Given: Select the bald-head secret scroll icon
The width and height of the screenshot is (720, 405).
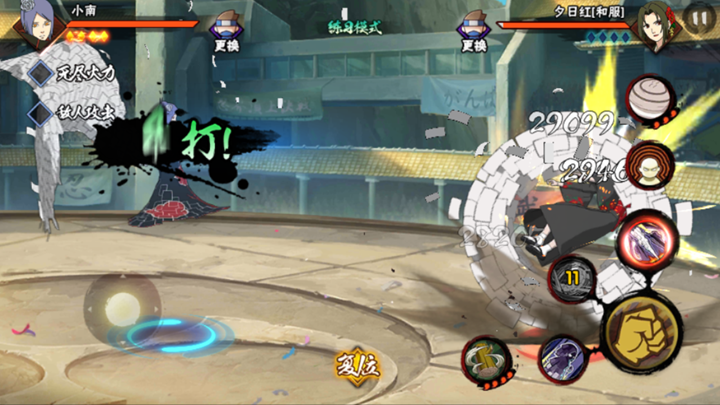Looking at the screenshot, I should [x=651, y=162].
